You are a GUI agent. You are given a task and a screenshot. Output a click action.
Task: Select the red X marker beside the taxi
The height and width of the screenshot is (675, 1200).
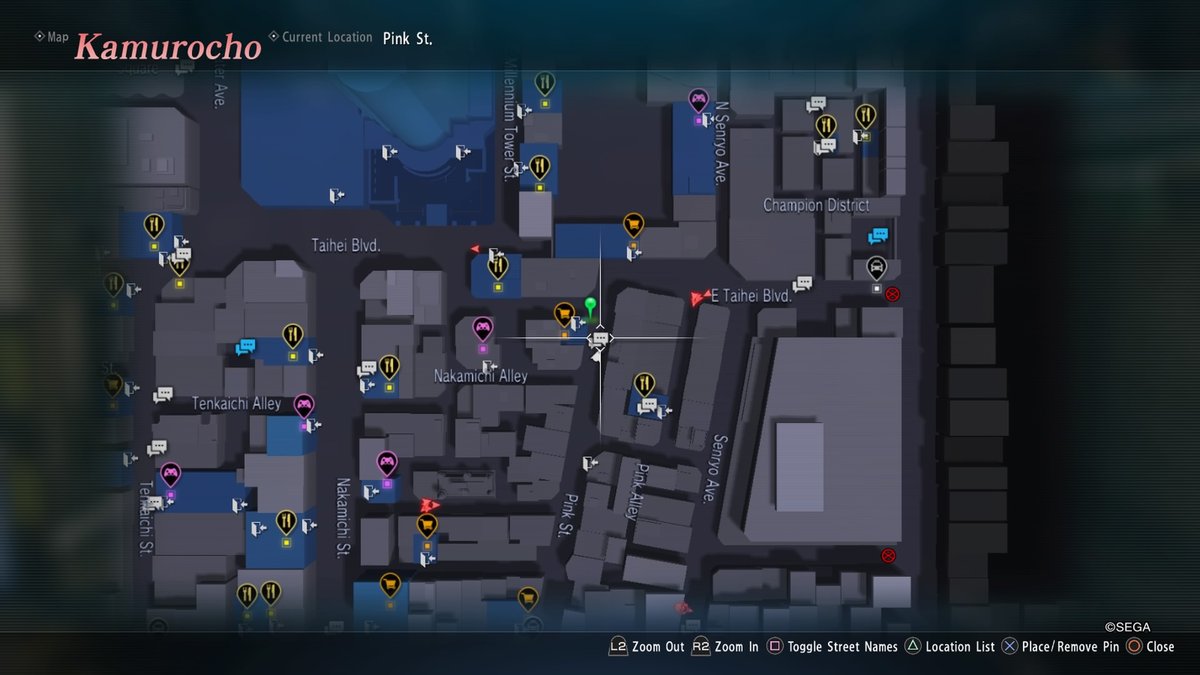[893, 294]
